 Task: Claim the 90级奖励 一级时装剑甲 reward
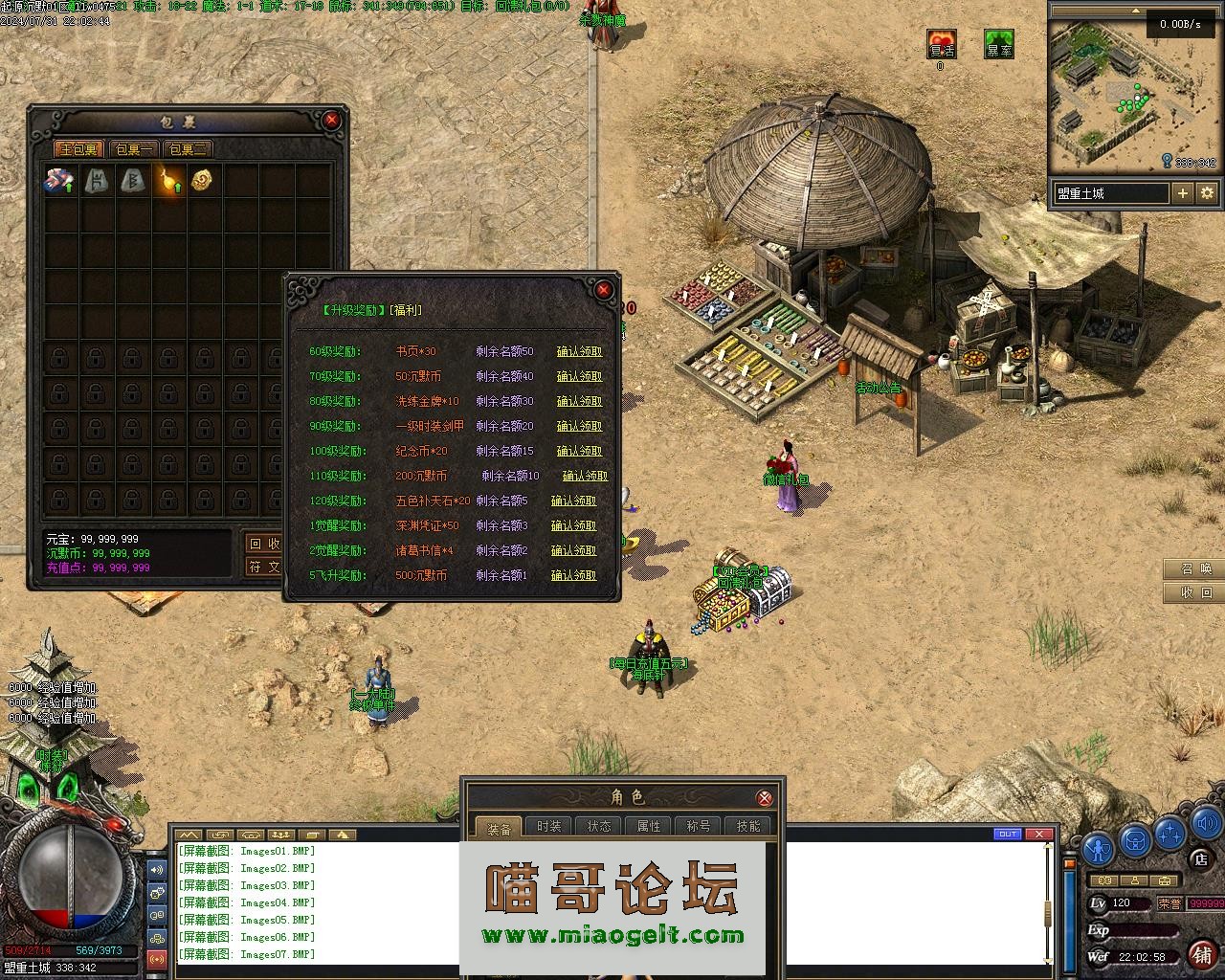(579, 426)
